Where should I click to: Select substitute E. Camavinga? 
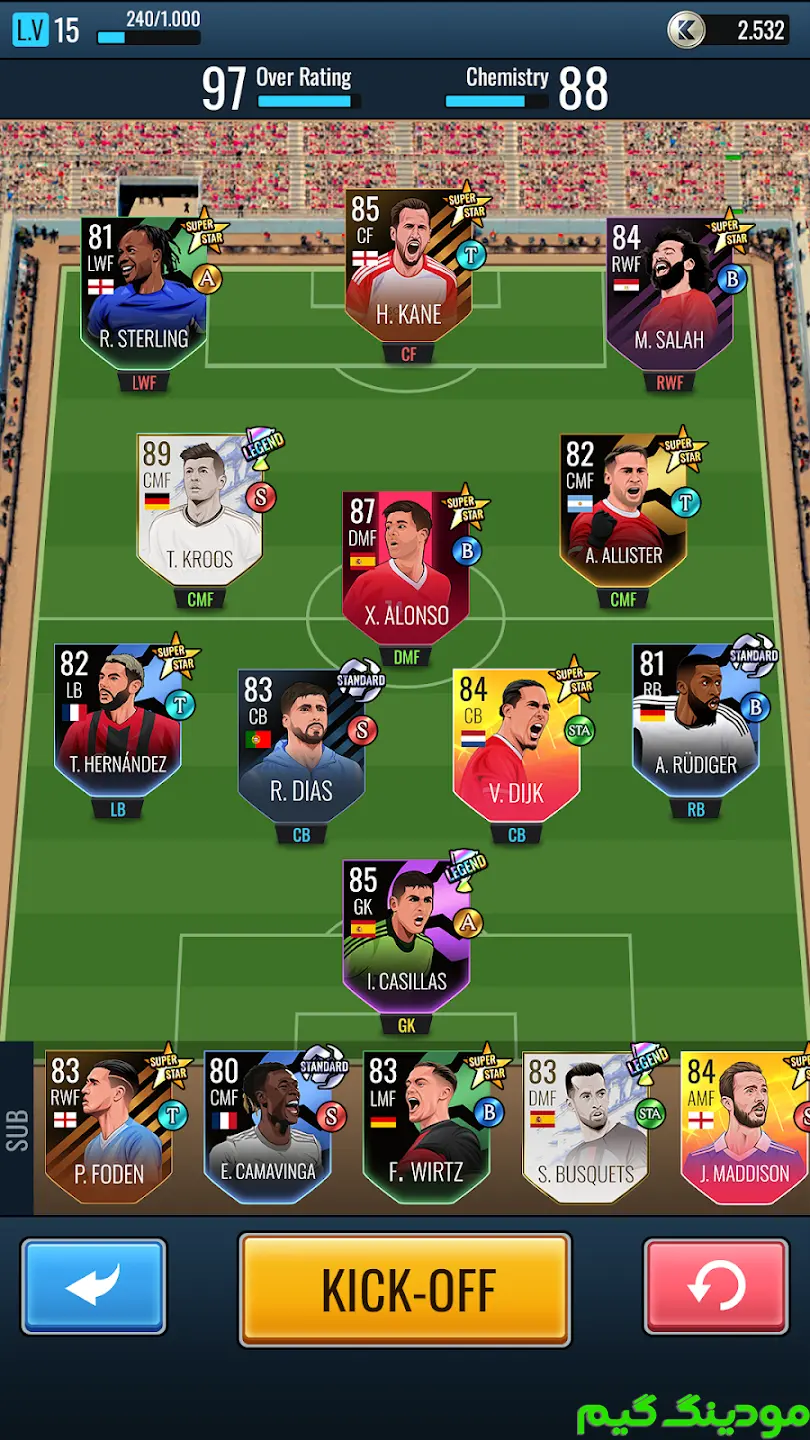tap(267, 1128)
